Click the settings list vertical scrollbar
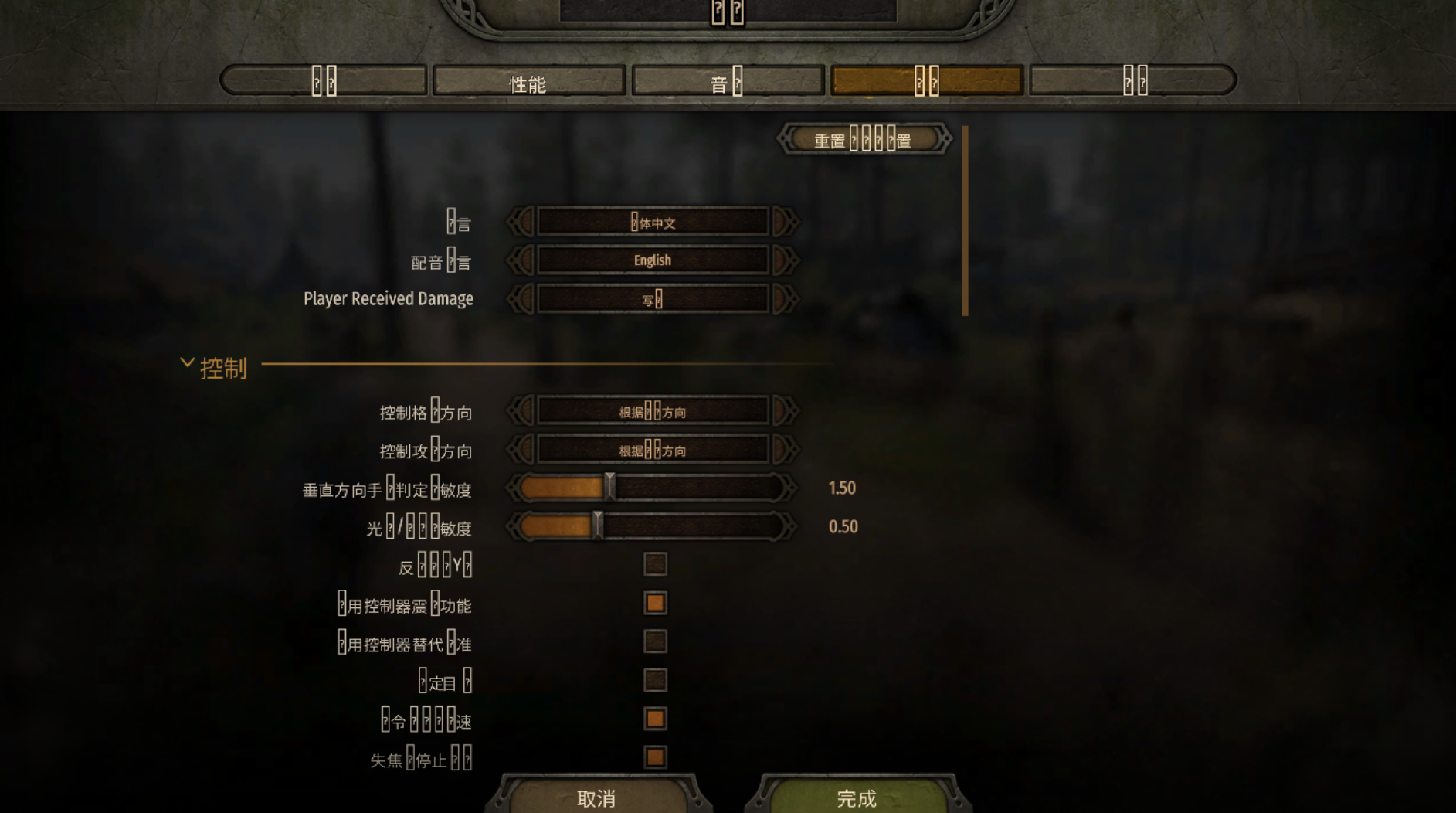 point(965,221)
